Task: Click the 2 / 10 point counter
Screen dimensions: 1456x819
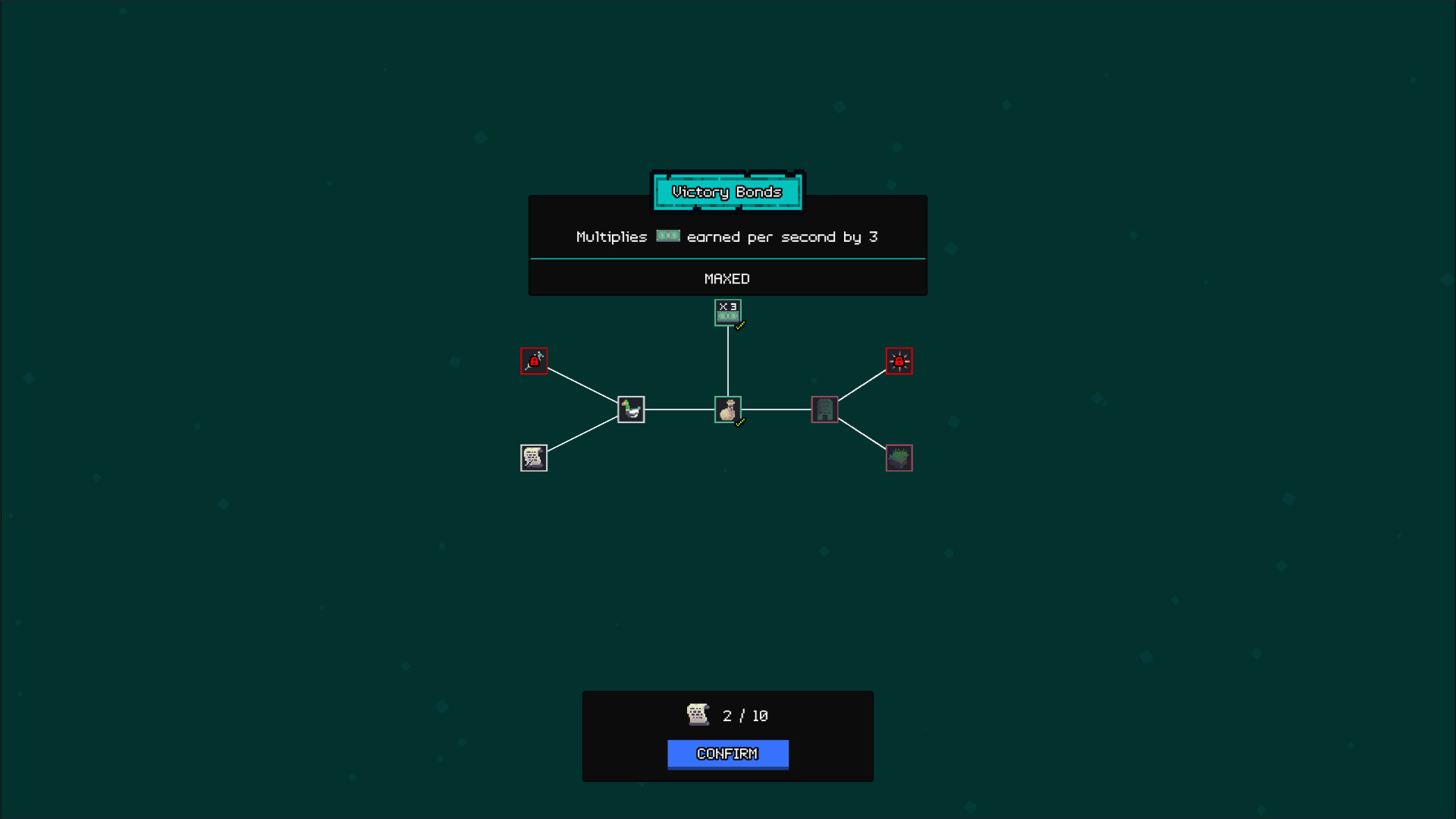Action: pyautogui.click(x=744, y=714)
